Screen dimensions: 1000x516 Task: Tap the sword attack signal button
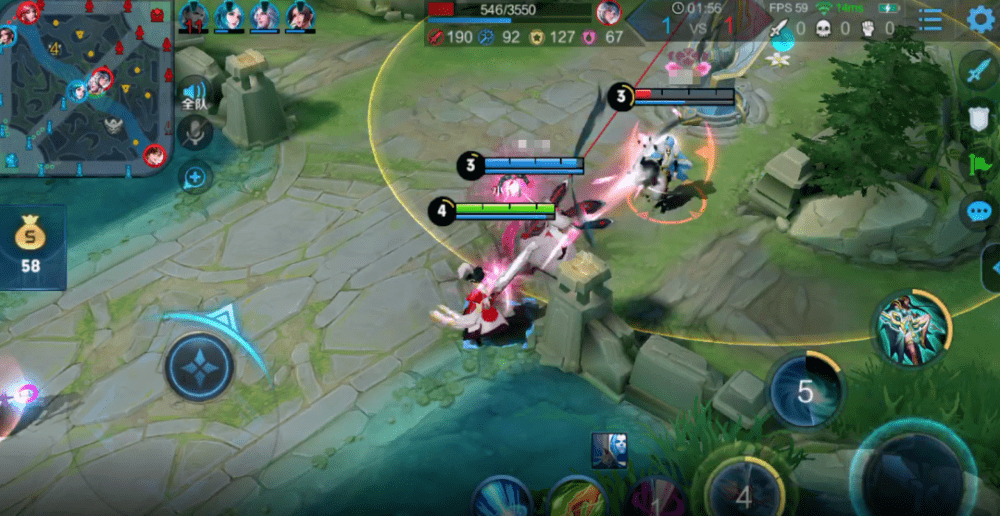pyautogui.click(x=977, y=70)
